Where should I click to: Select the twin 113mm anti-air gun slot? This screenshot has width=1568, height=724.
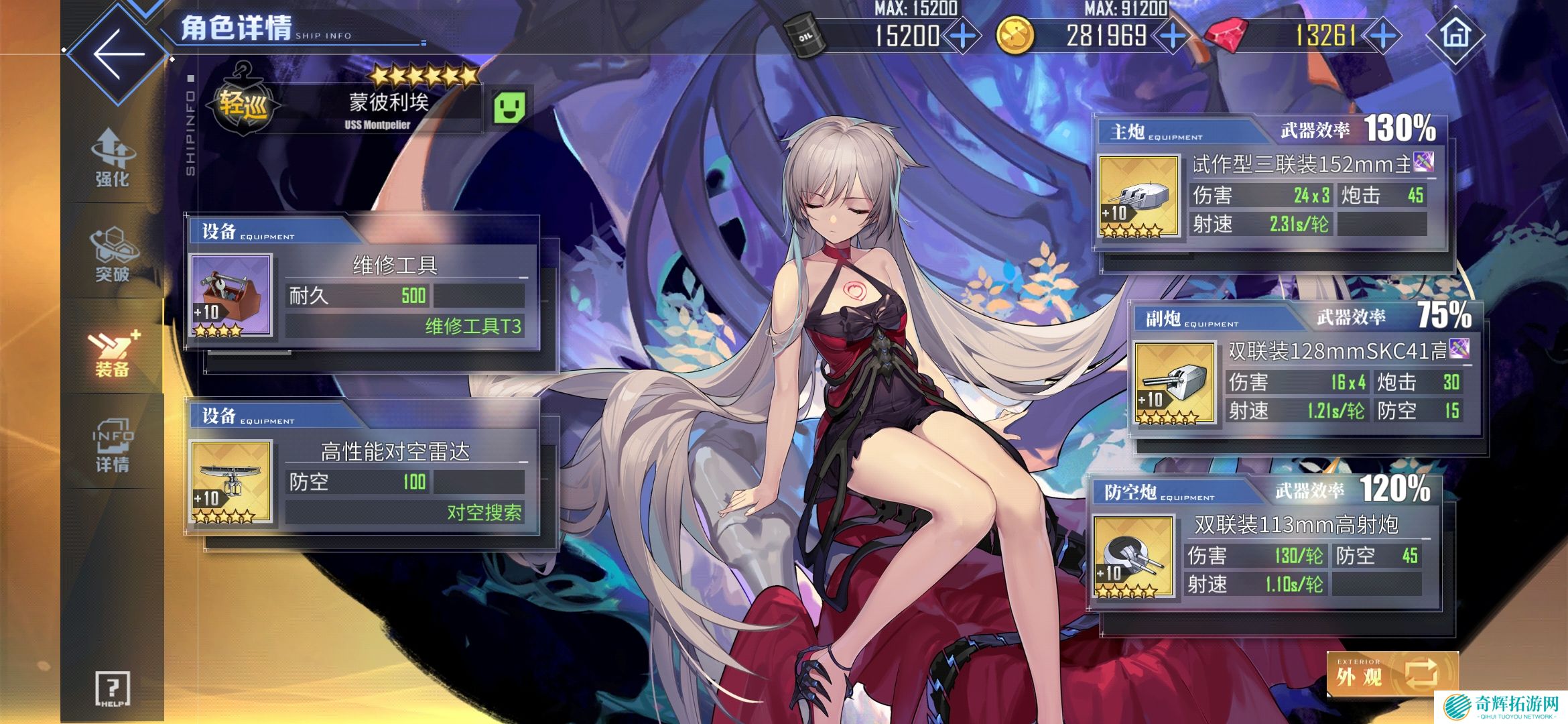(1133, 556)
